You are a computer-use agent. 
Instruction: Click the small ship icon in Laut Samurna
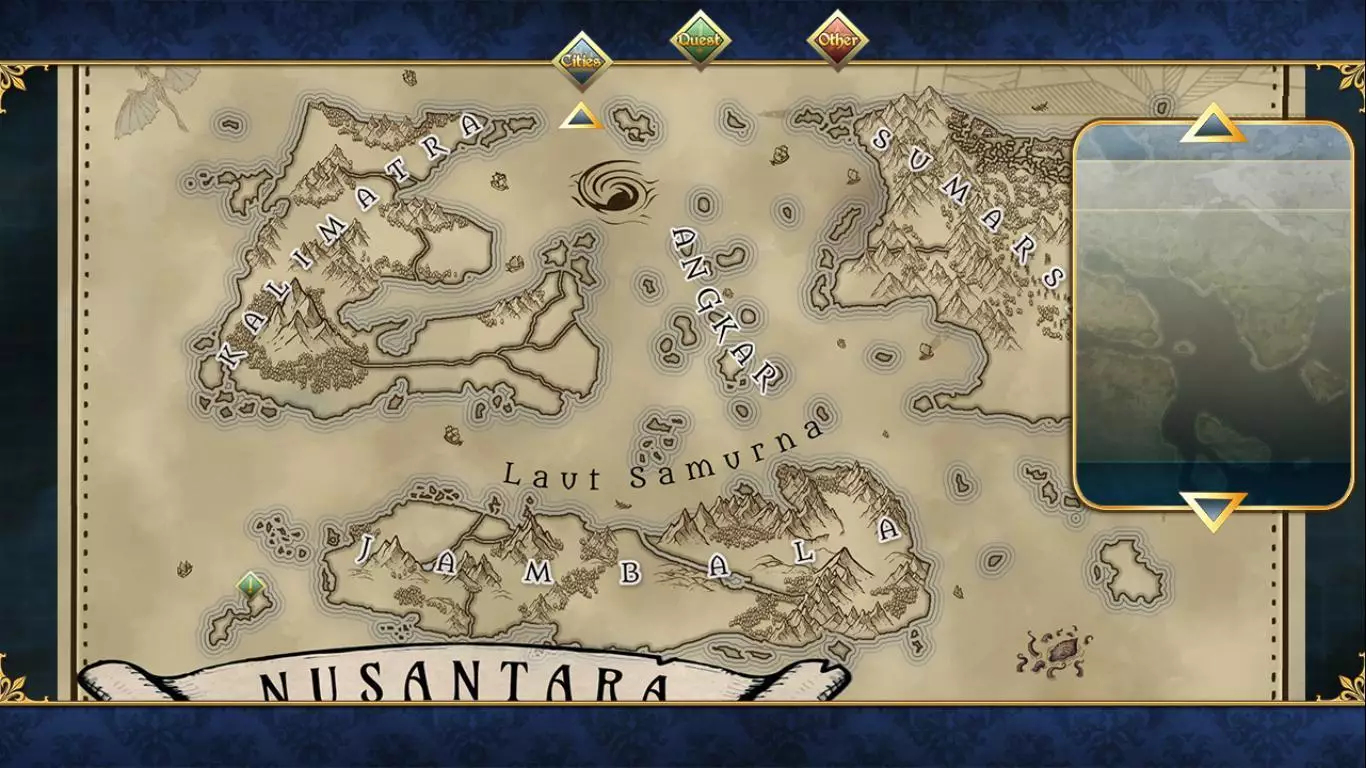click(x=455, y=435)
